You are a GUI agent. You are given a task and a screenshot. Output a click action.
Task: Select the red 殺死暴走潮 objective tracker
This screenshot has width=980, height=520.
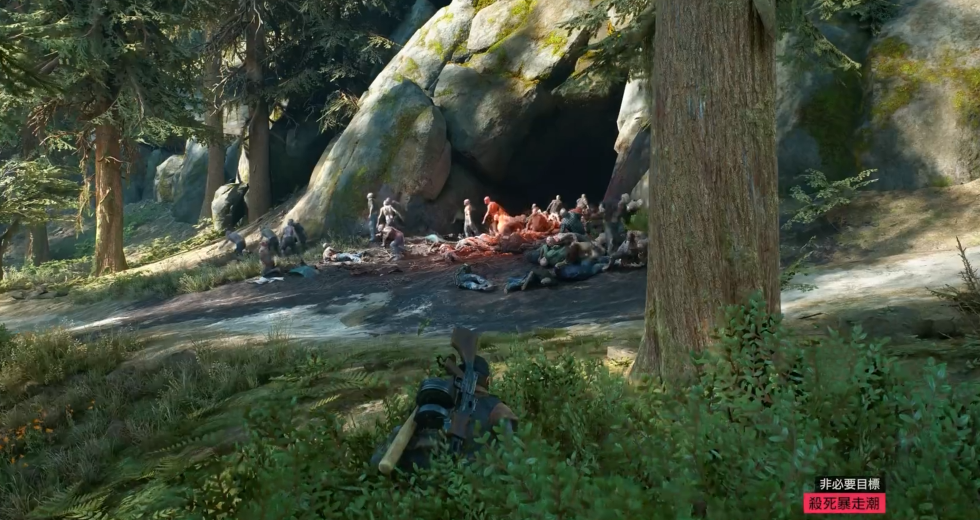(x=844, y=503)
